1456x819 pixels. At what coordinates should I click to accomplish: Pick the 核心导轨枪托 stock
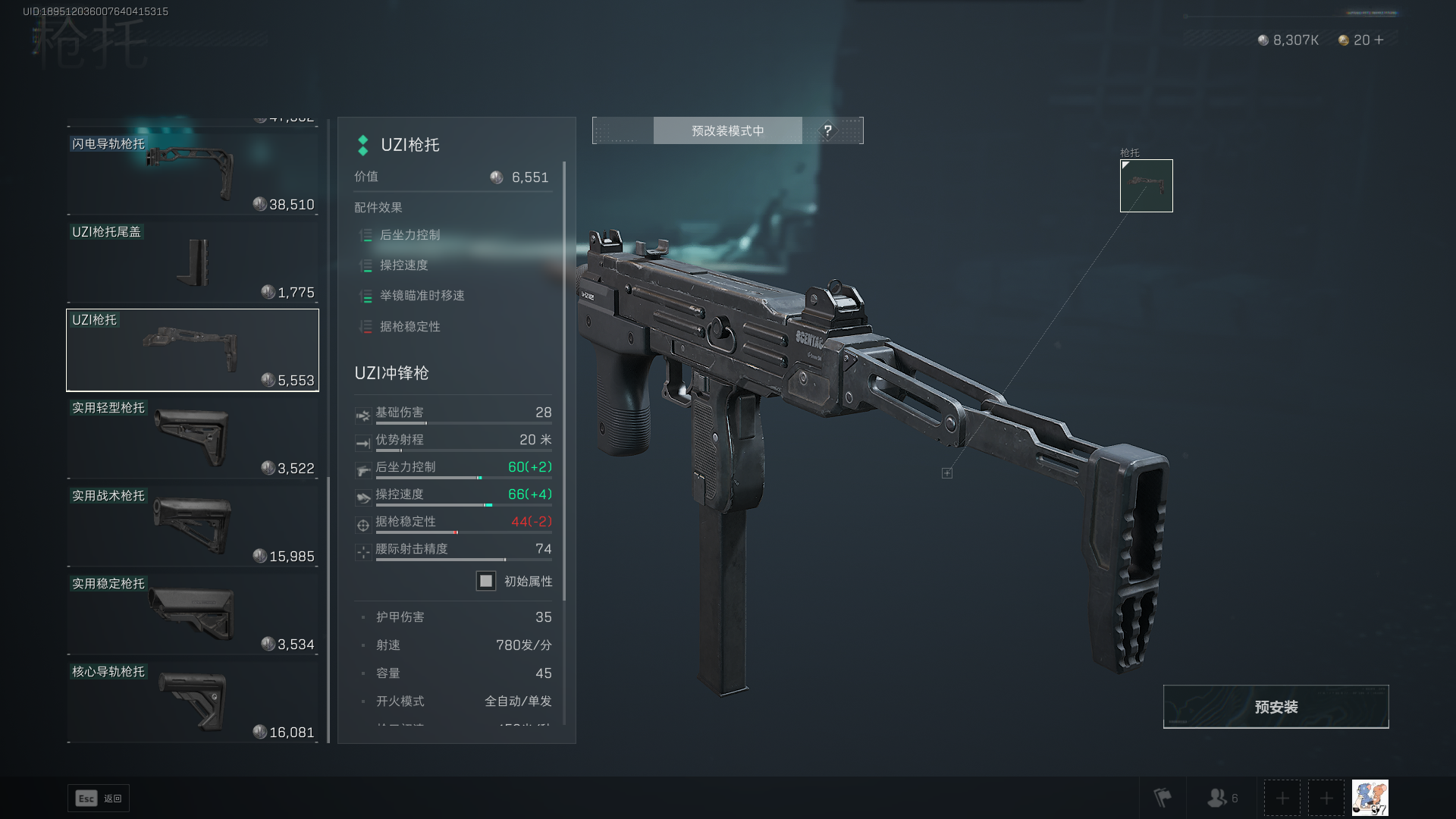193,701
